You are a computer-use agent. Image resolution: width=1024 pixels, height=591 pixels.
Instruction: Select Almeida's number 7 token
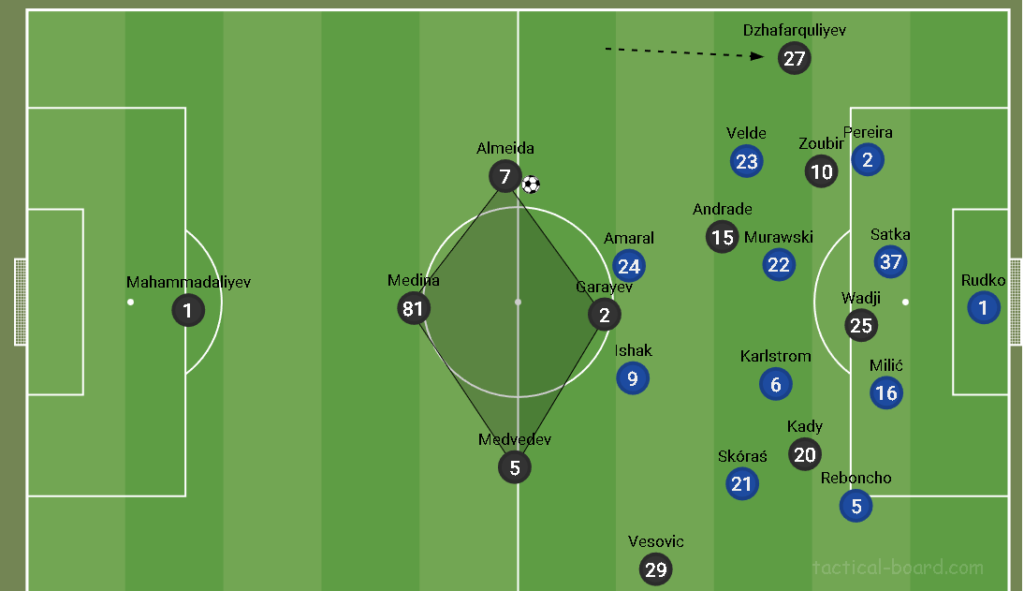pyautogui.click(x=505, y=178)
